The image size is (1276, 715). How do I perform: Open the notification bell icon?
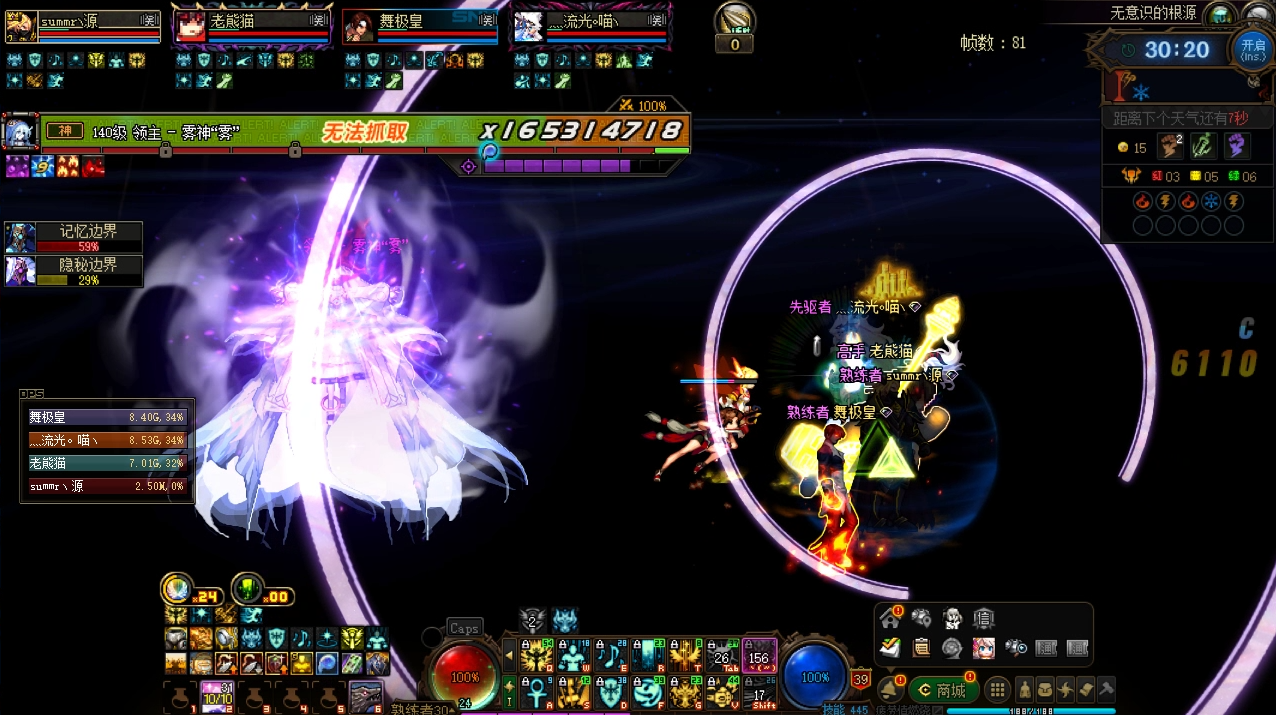pos(889,689)
